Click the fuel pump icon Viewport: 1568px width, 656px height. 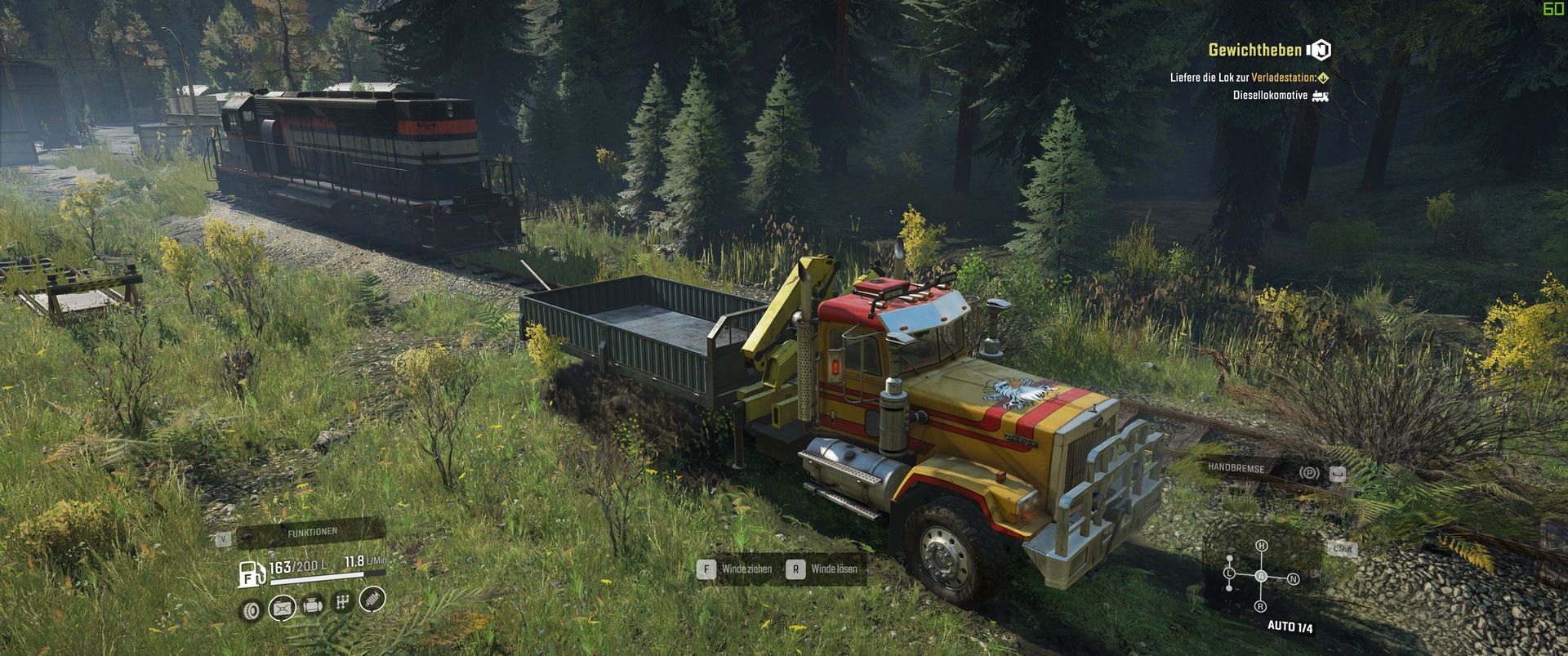click(251, 573)
